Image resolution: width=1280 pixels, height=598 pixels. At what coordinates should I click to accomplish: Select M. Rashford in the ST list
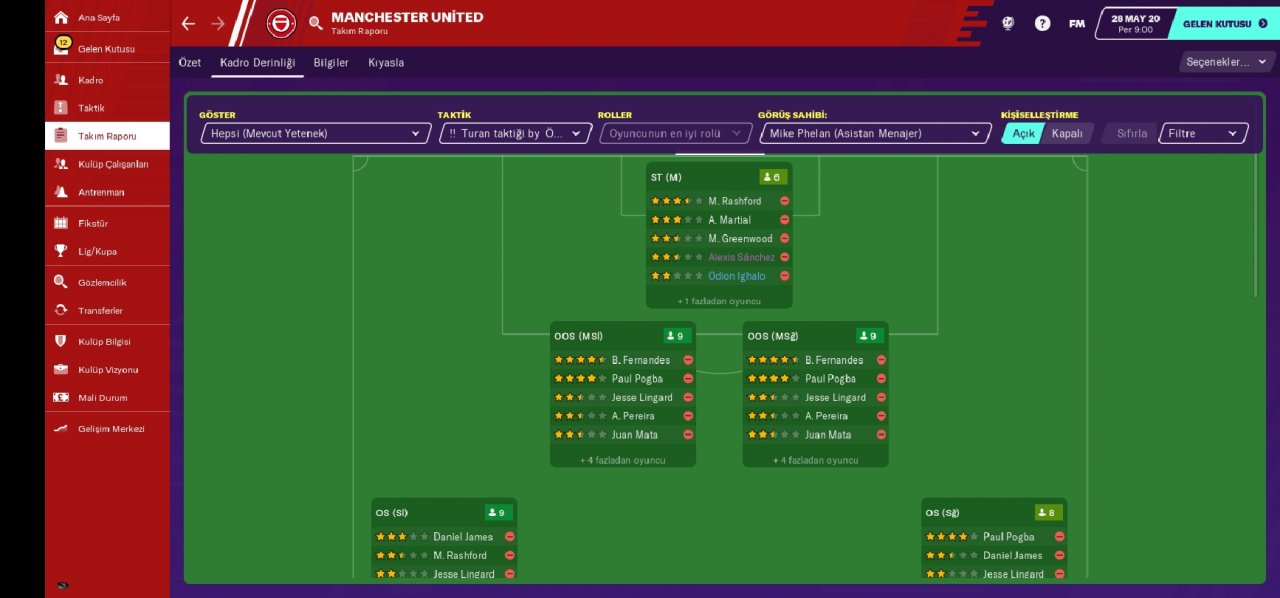(734, 201)
